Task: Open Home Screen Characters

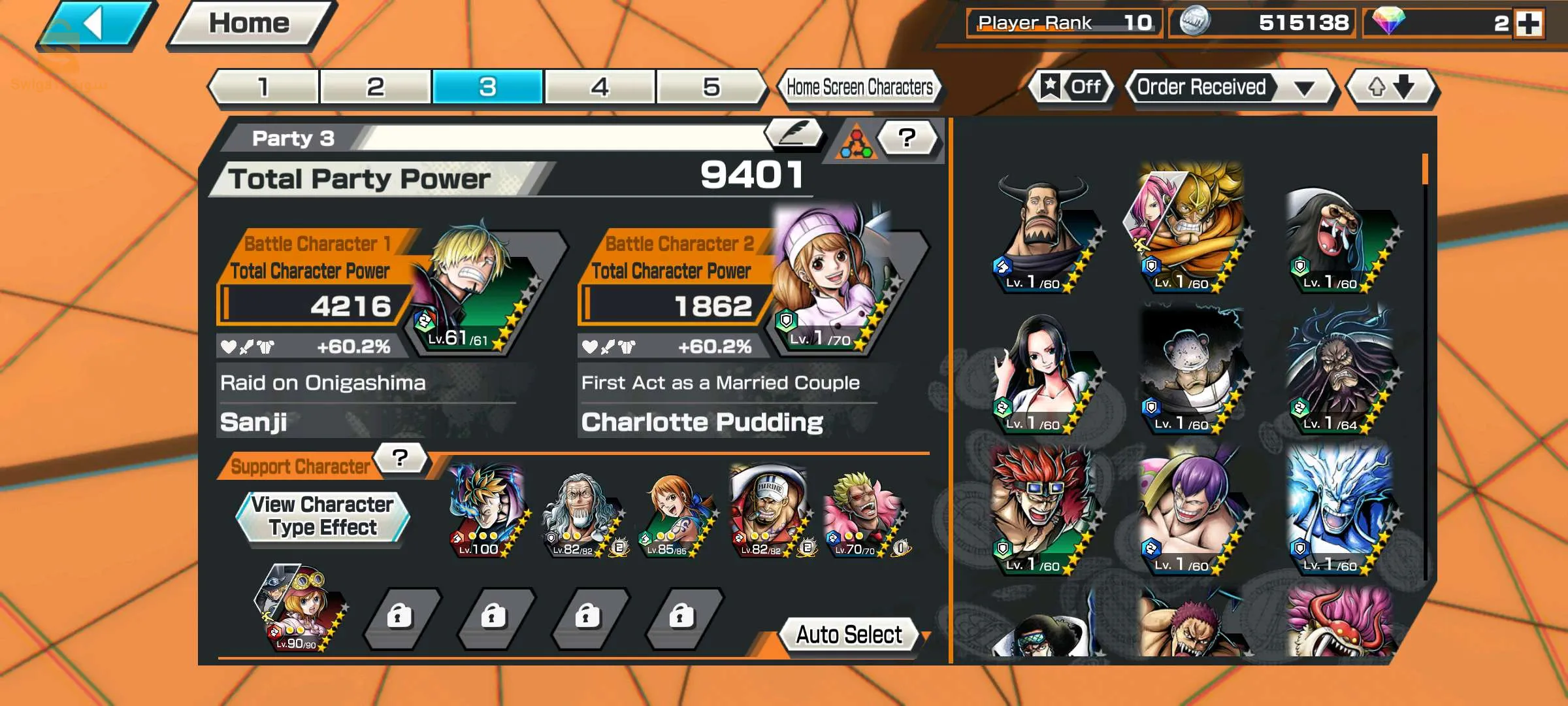Action: (x=859, y=87)
